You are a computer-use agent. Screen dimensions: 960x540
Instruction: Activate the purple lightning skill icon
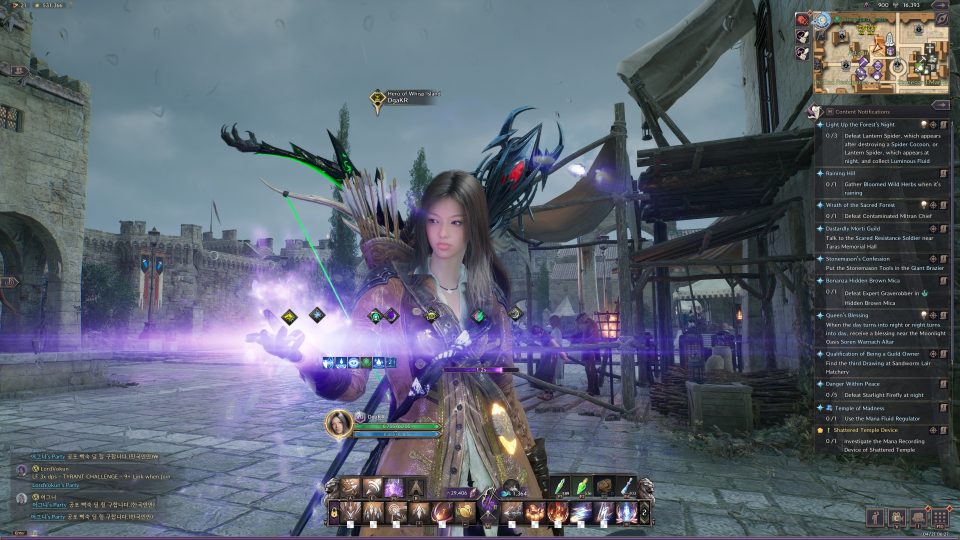(395, 487)
